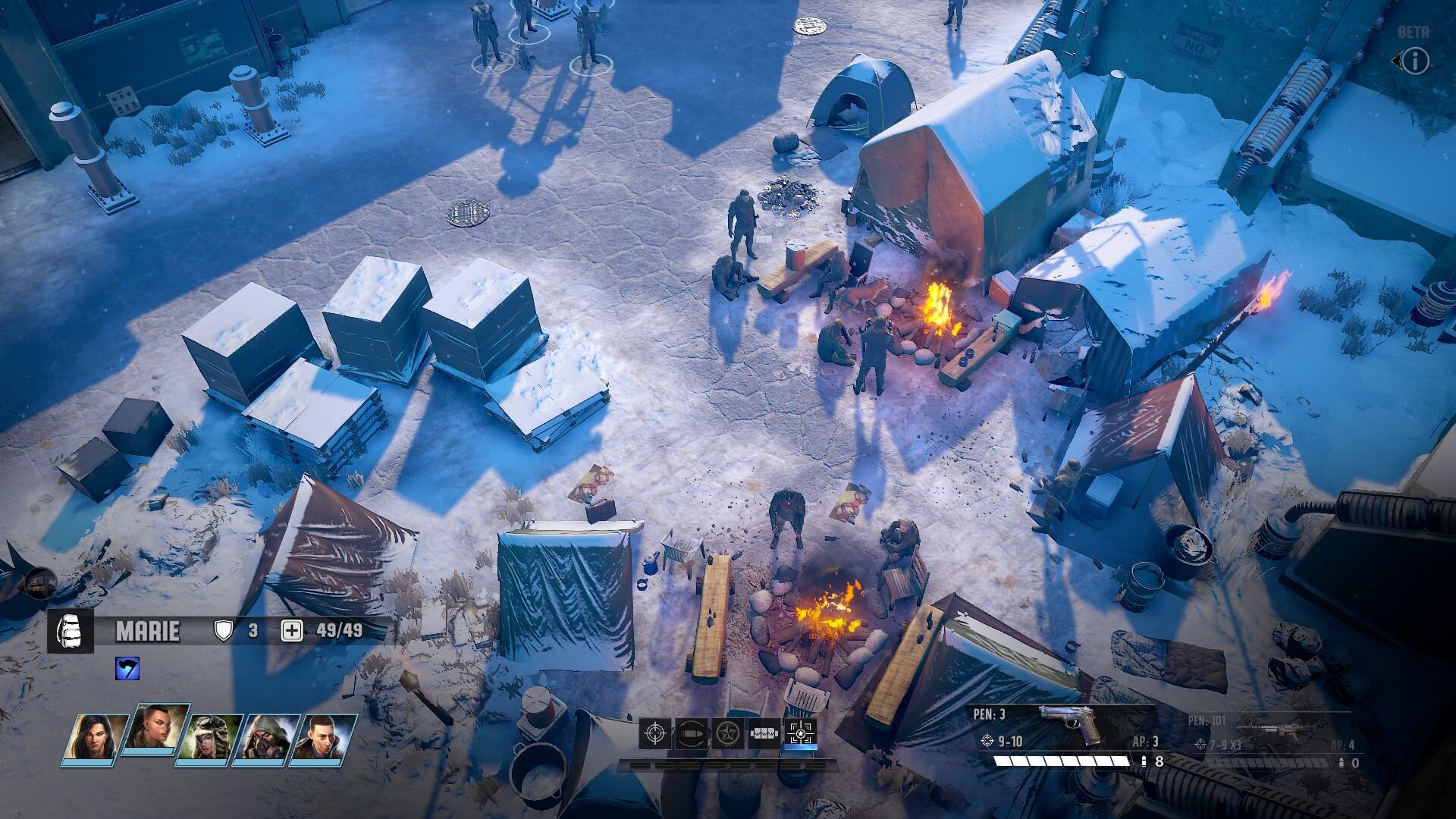Open Marie's backpack inventory
The image size is (1456, 819).
pos(71,631)
